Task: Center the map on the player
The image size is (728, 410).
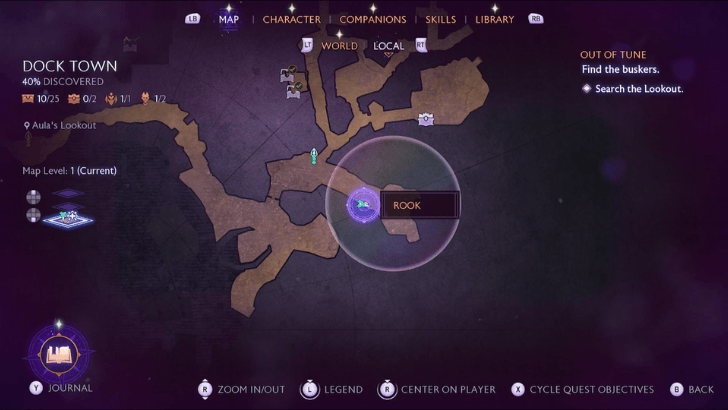Action: click(x=437, y=389)
